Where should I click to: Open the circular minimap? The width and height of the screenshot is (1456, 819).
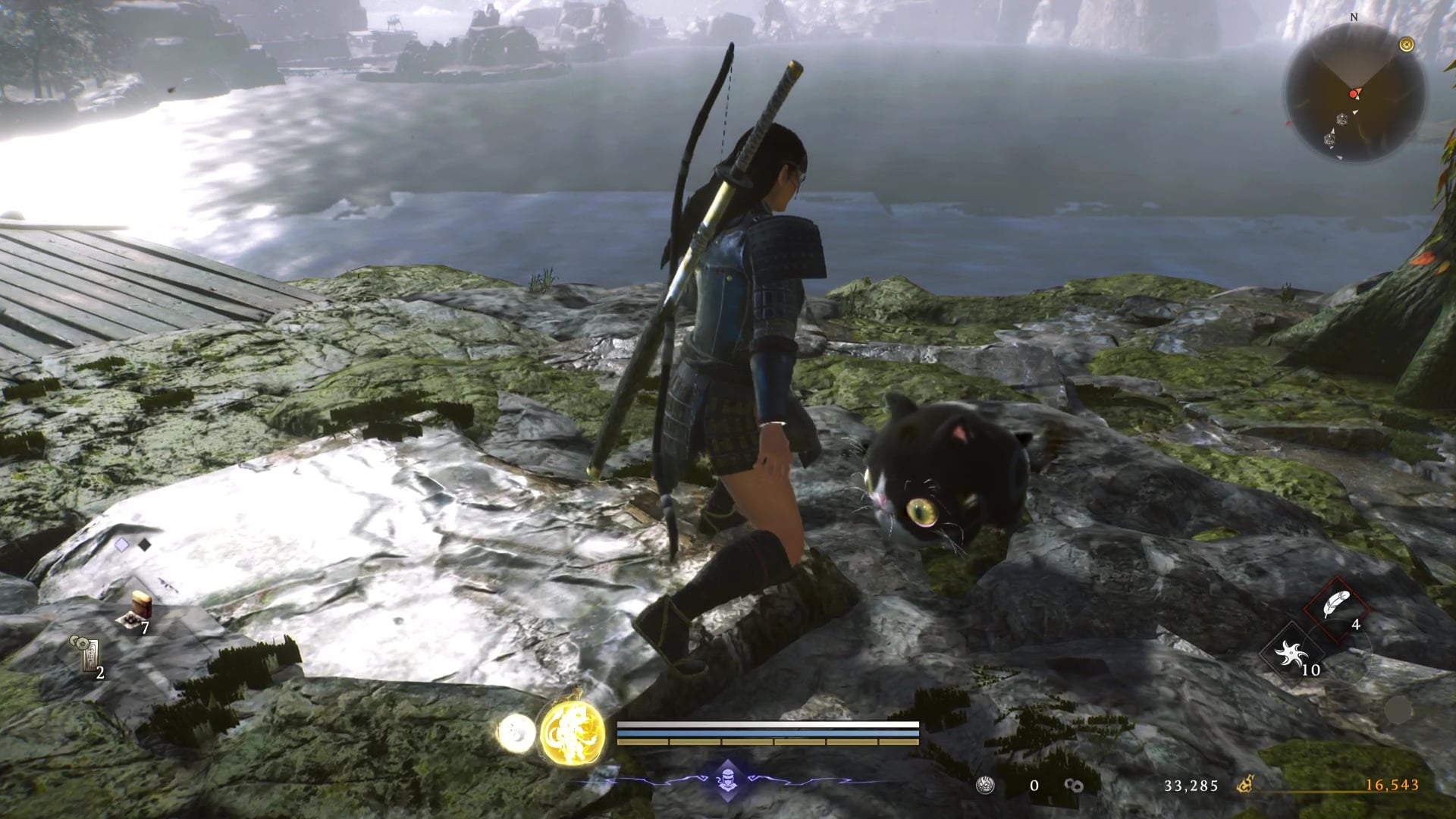point(1354,93)
